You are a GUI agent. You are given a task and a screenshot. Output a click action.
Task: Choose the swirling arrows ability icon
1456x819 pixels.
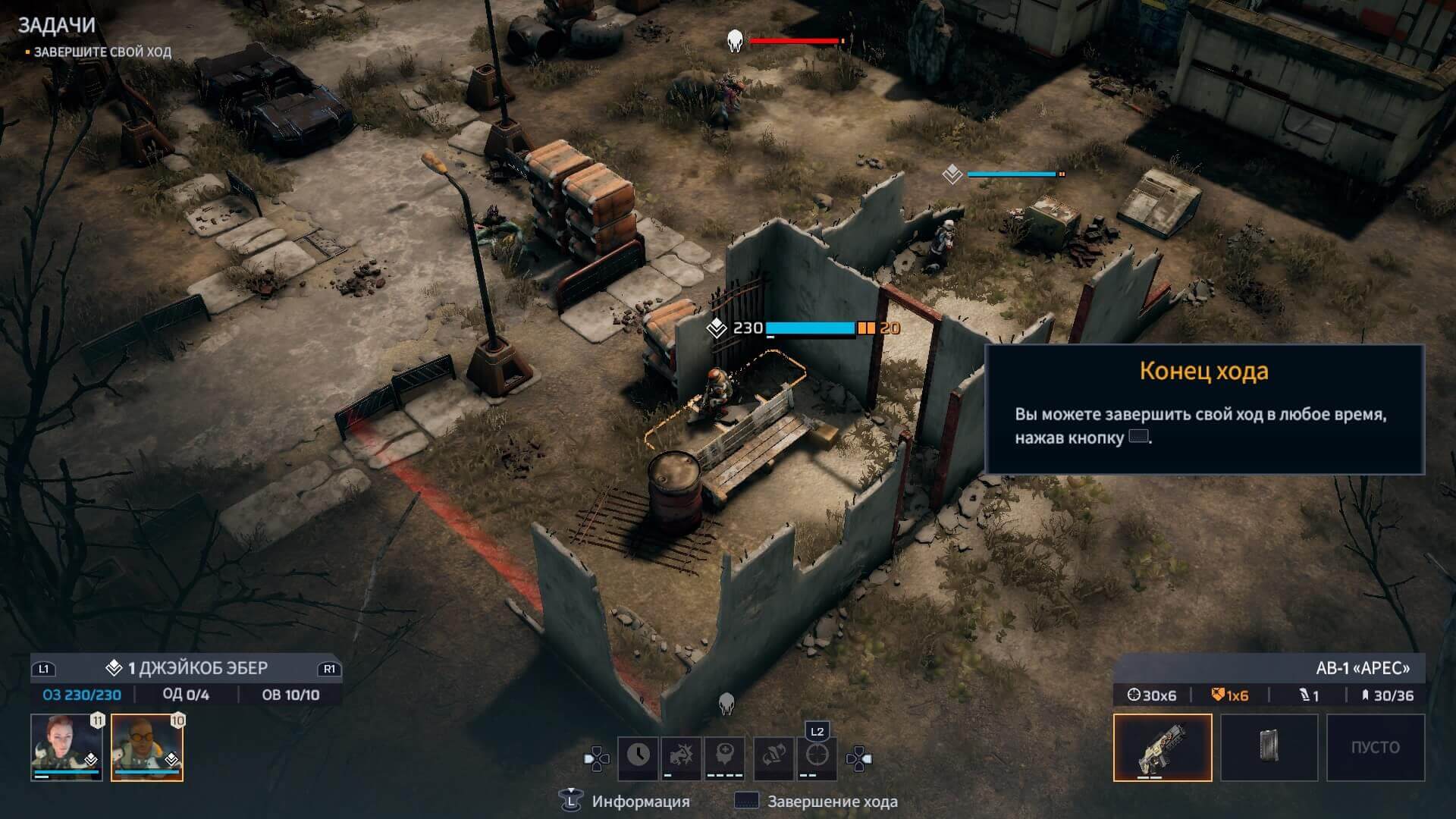773,756
